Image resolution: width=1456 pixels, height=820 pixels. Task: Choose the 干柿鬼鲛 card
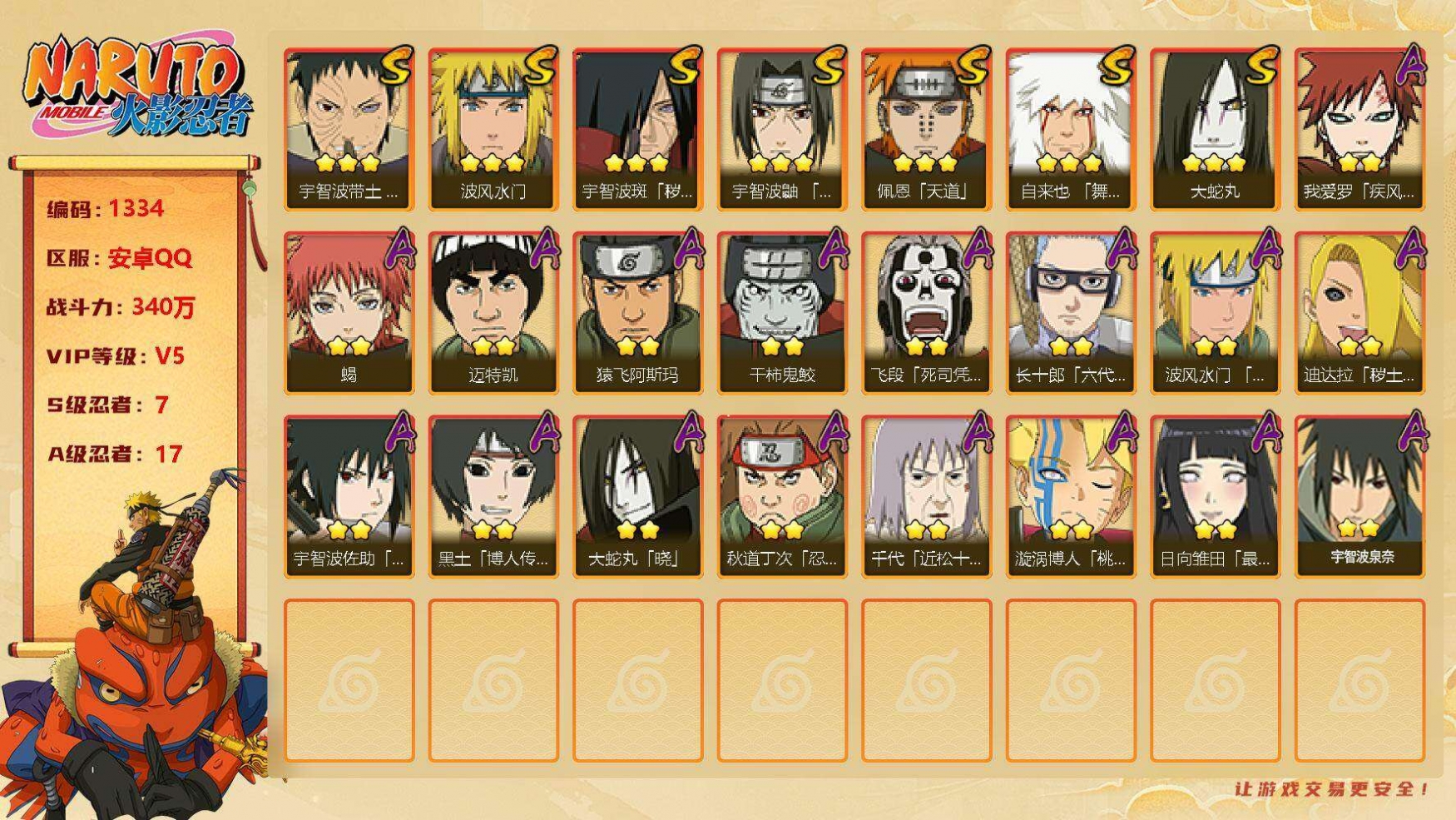[781, 312]
